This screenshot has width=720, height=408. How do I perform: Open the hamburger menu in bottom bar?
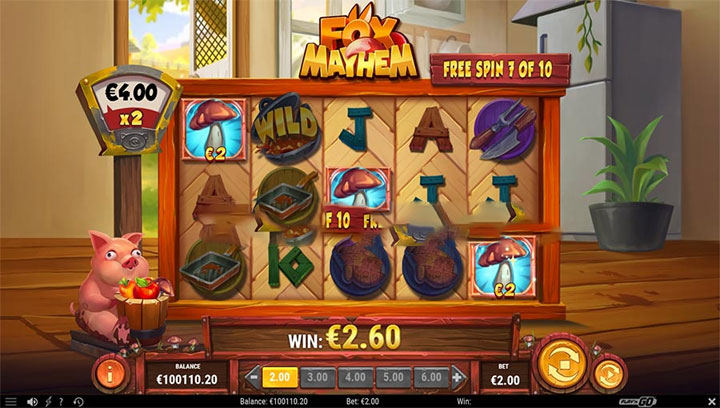pyautogui.click(x=11, y=401)
